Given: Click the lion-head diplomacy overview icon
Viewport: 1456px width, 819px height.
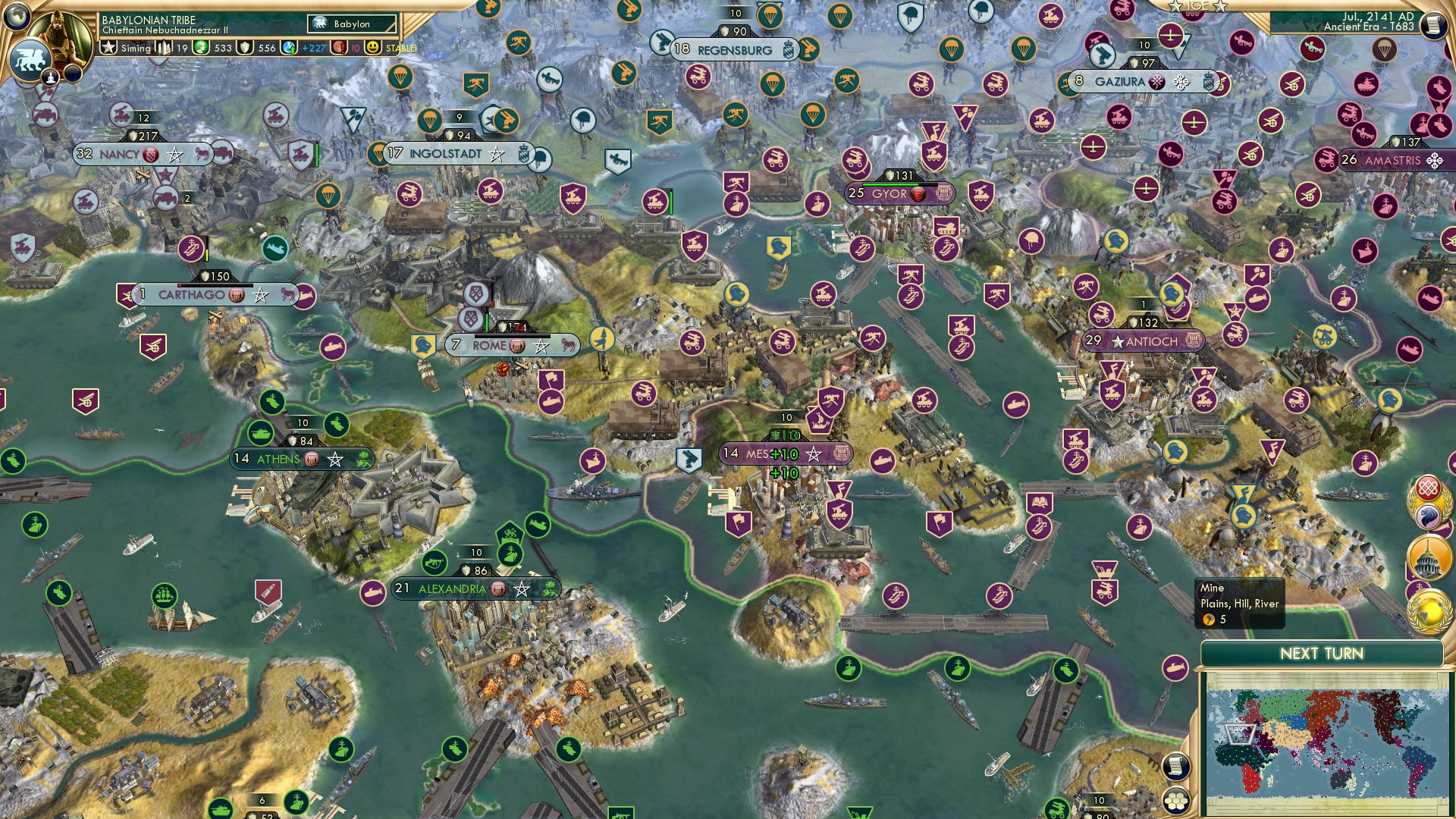Looking at the screenshot, I should point(1429,514).
